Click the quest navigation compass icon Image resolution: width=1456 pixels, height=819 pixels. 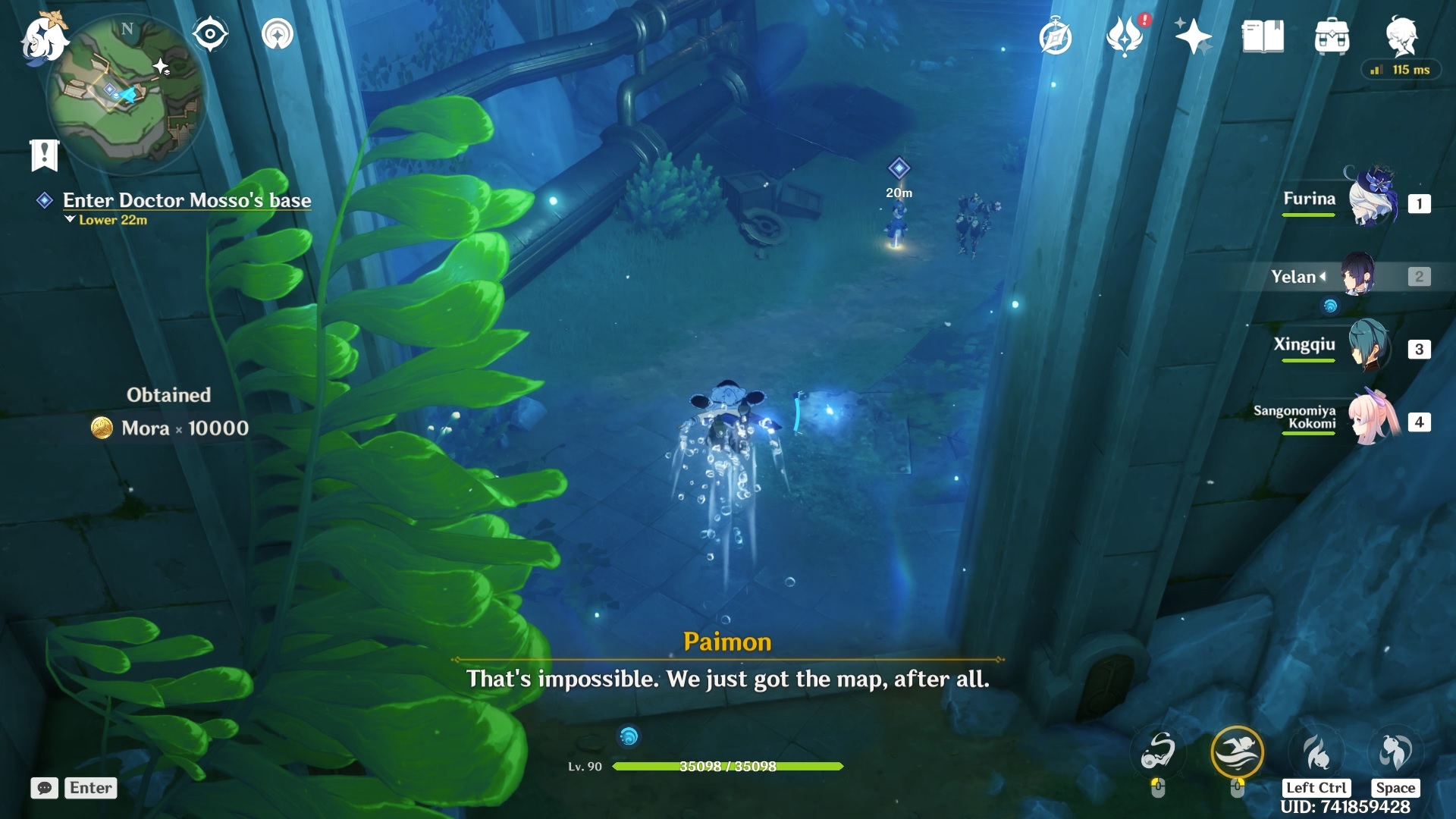pyautogui.click(x=1056, y=34)
